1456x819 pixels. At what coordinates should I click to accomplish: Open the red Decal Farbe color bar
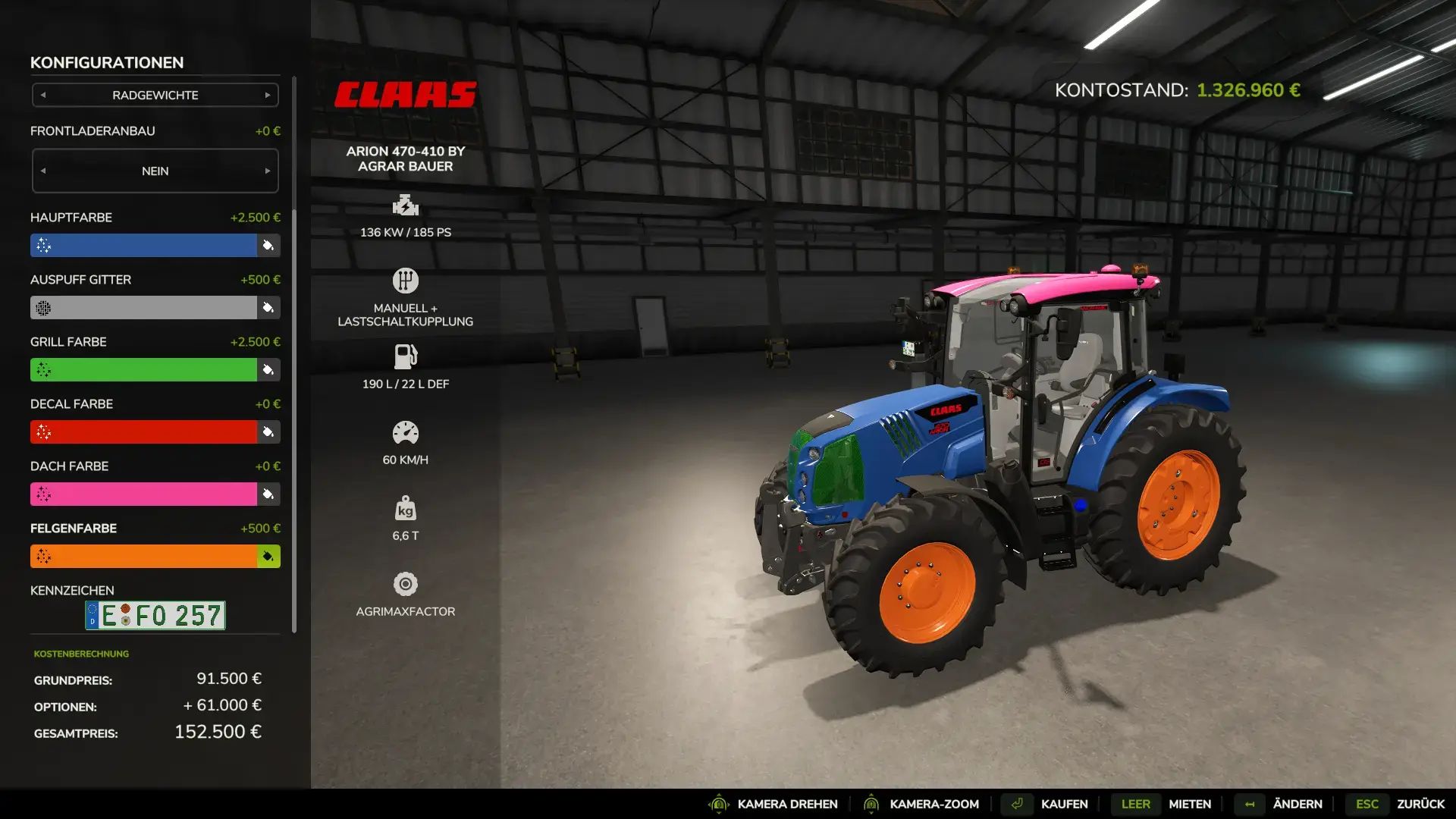click(144, 432)
